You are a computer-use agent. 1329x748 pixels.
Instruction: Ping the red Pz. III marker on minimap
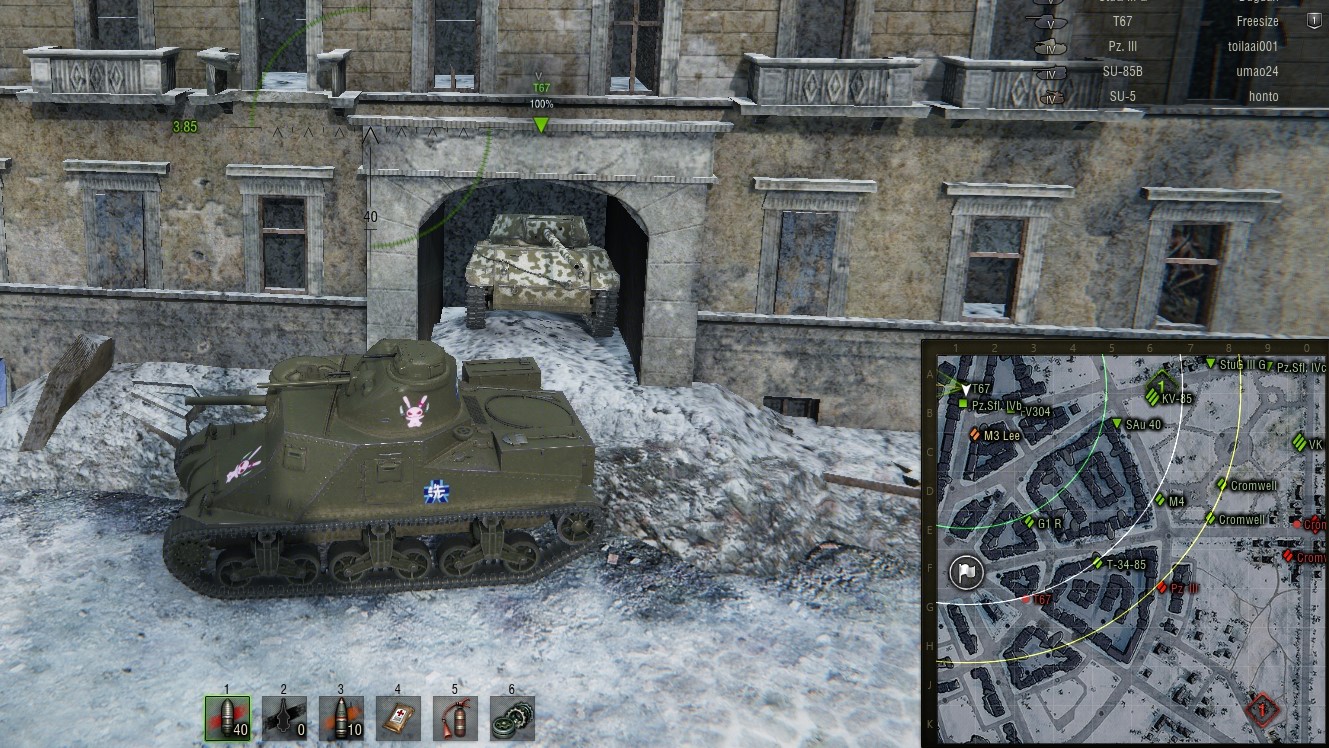tap(1163, 588)
